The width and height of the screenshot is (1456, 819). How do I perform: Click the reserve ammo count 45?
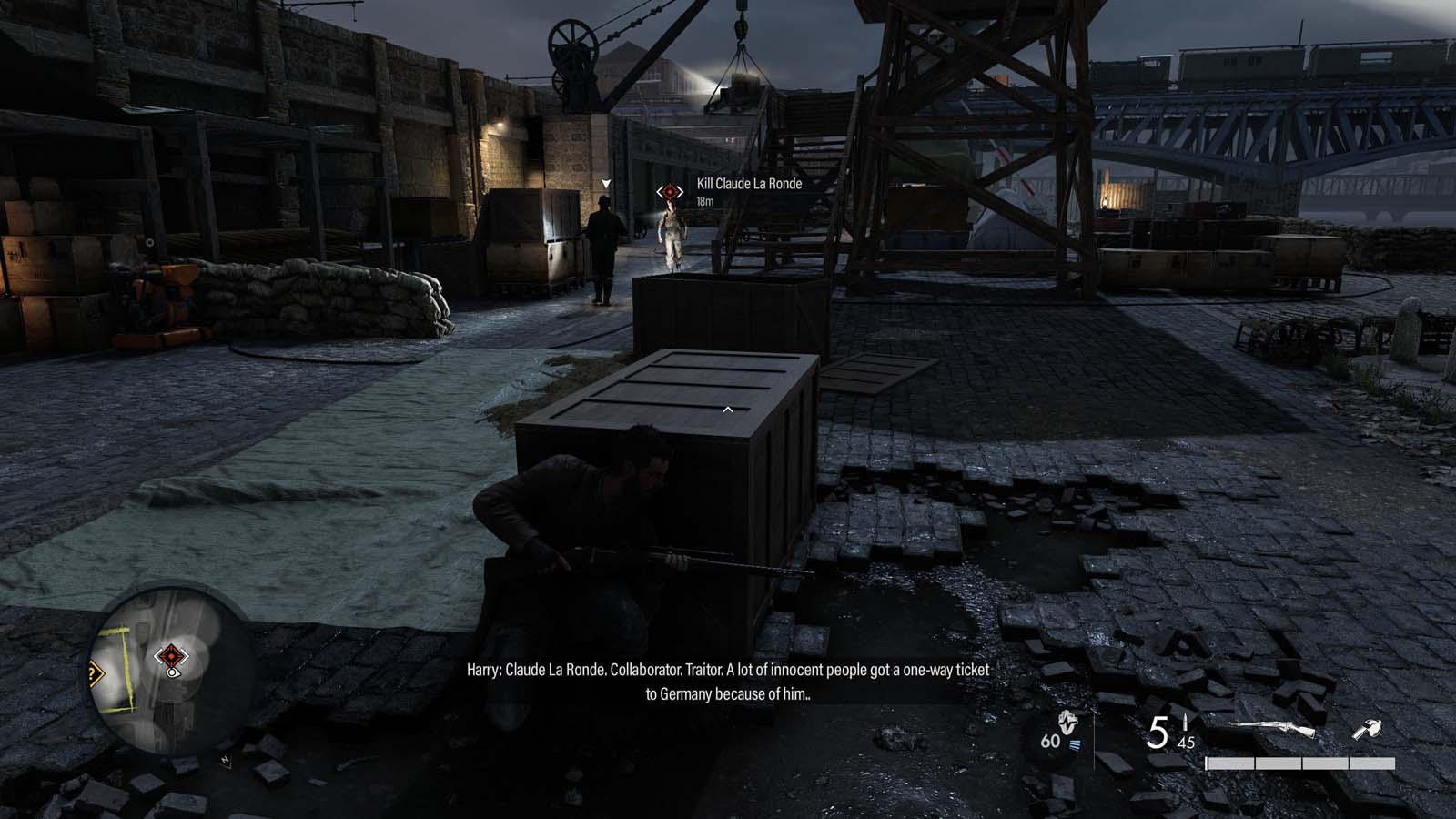click(x=1186, y=743)
